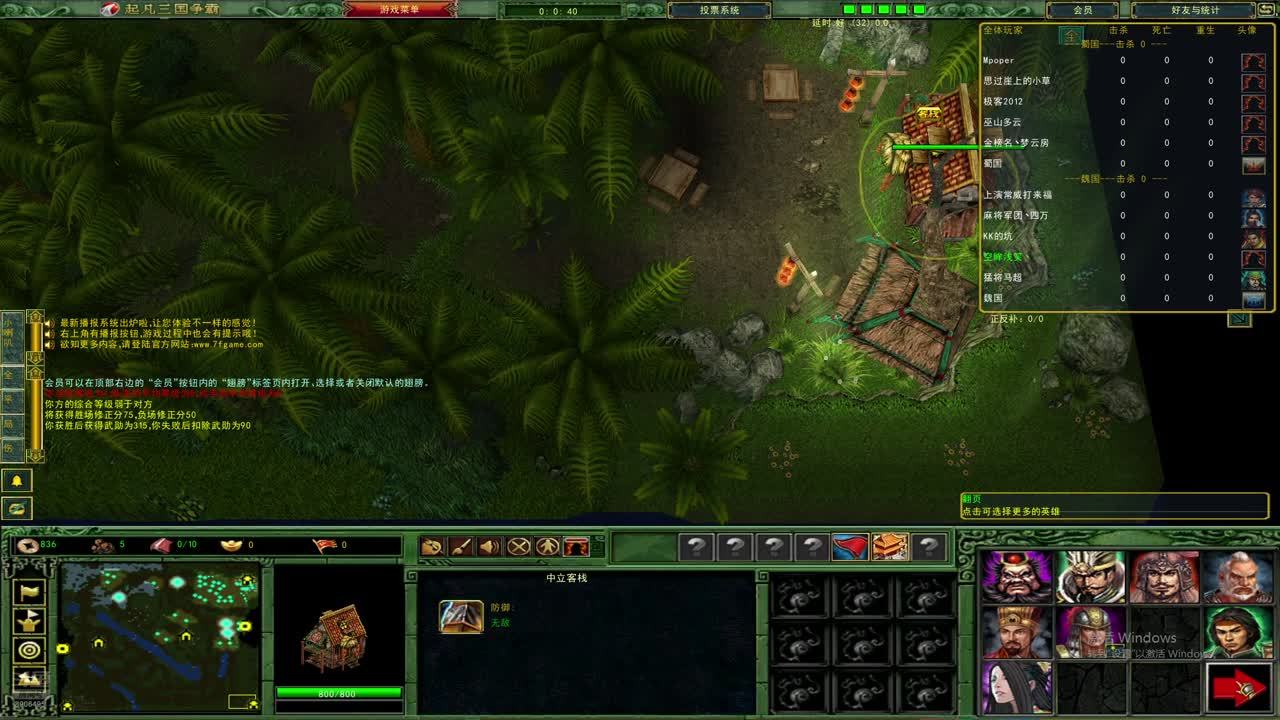Click the golden palace building toolbar icon
The width and height of the screenshot is (1280, 720).
point(889,547)
